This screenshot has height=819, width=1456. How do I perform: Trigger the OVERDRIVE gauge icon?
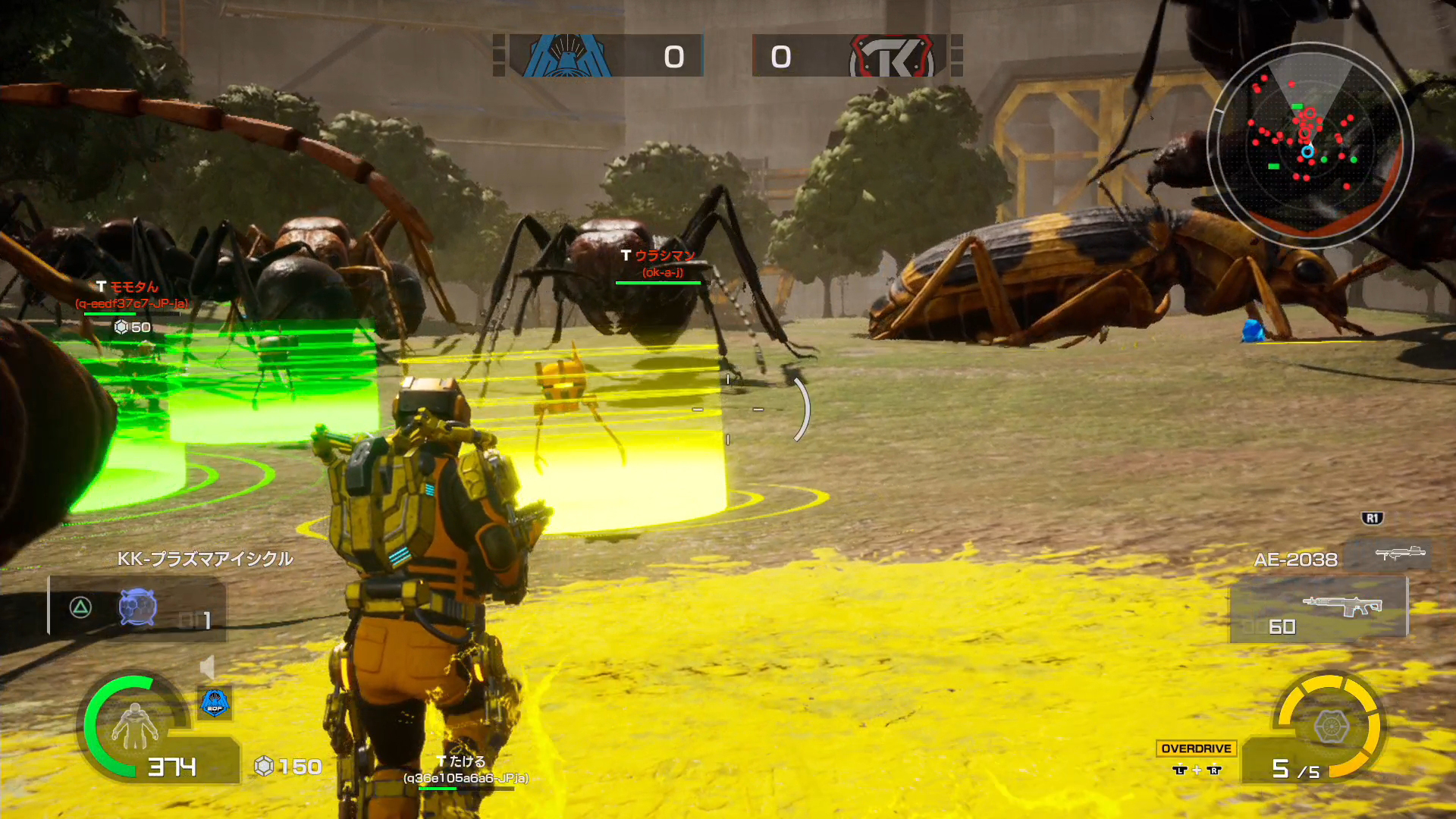(x=1331, y=726)
